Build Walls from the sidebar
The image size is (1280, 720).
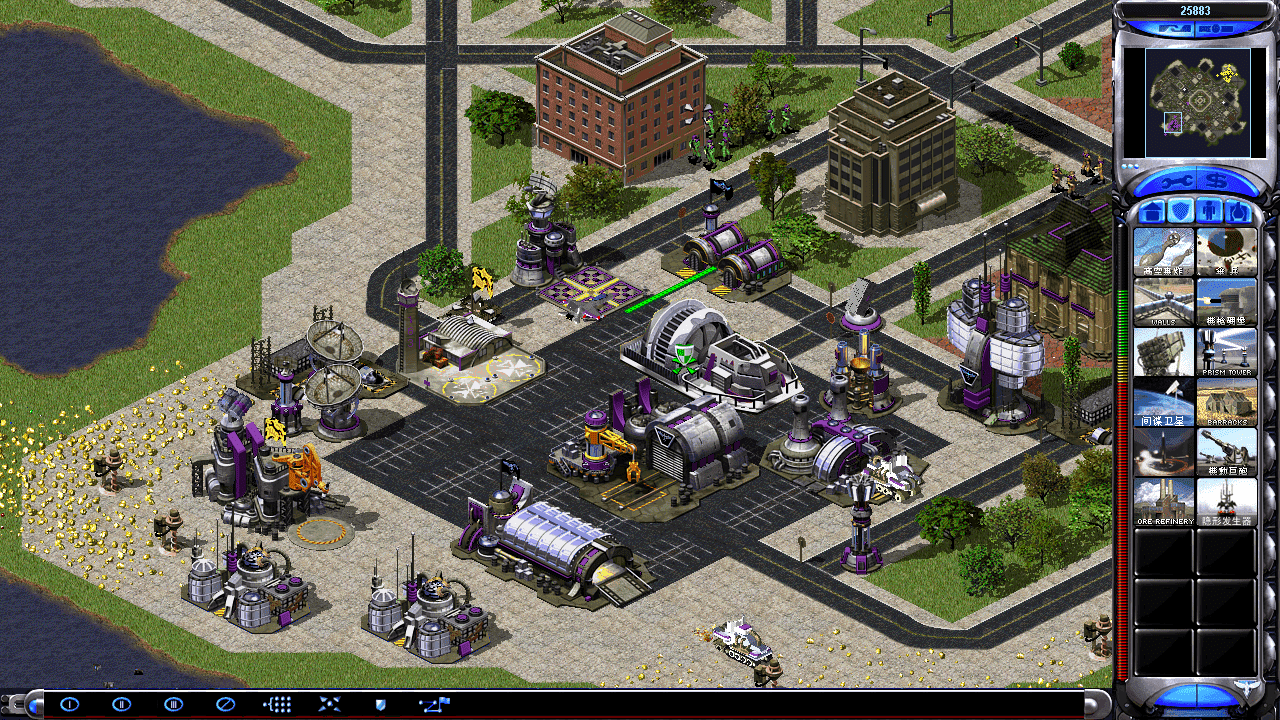[x=1164, y=301]
